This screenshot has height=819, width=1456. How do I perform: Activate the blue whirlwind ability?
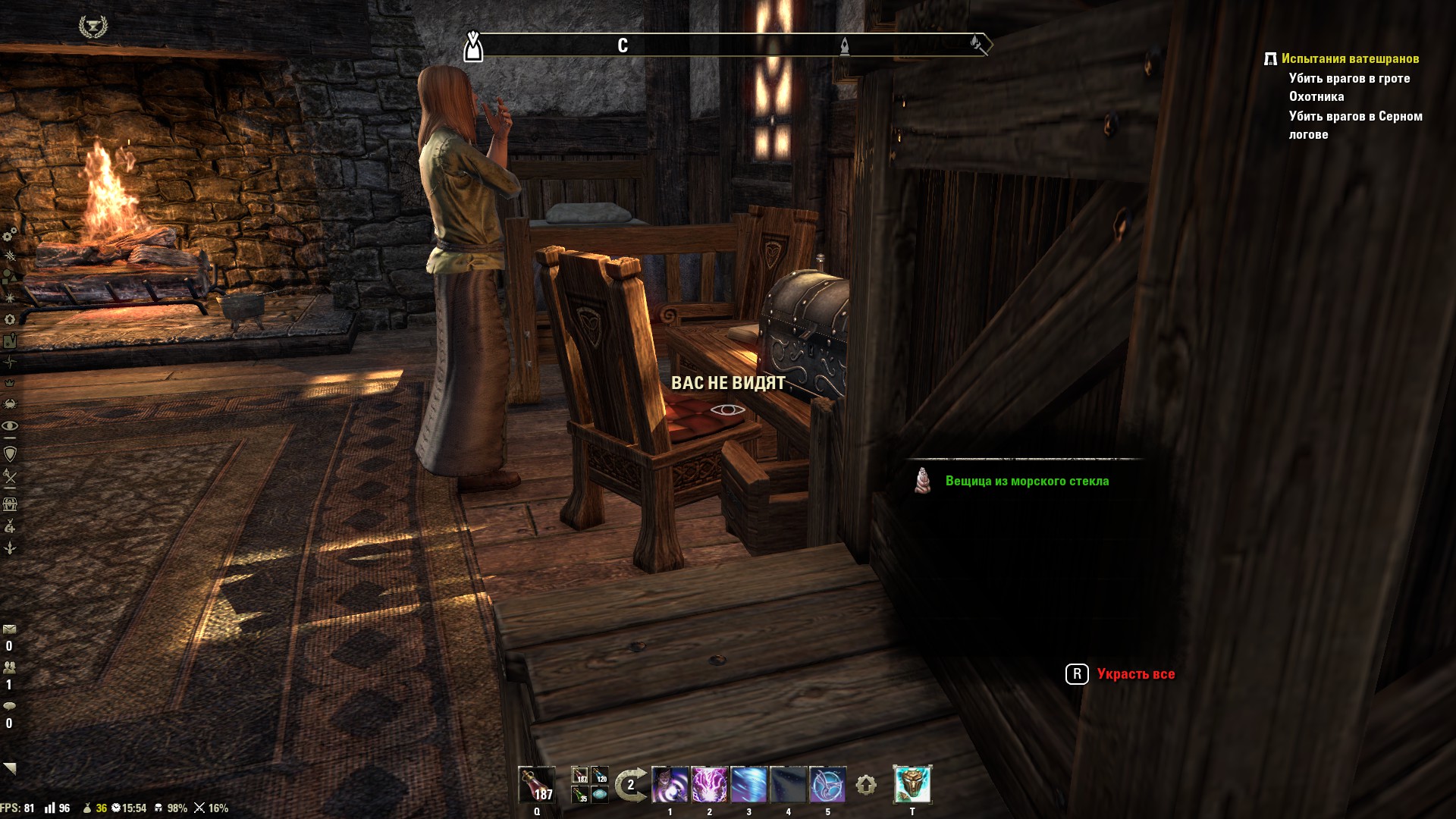[748, 785]
